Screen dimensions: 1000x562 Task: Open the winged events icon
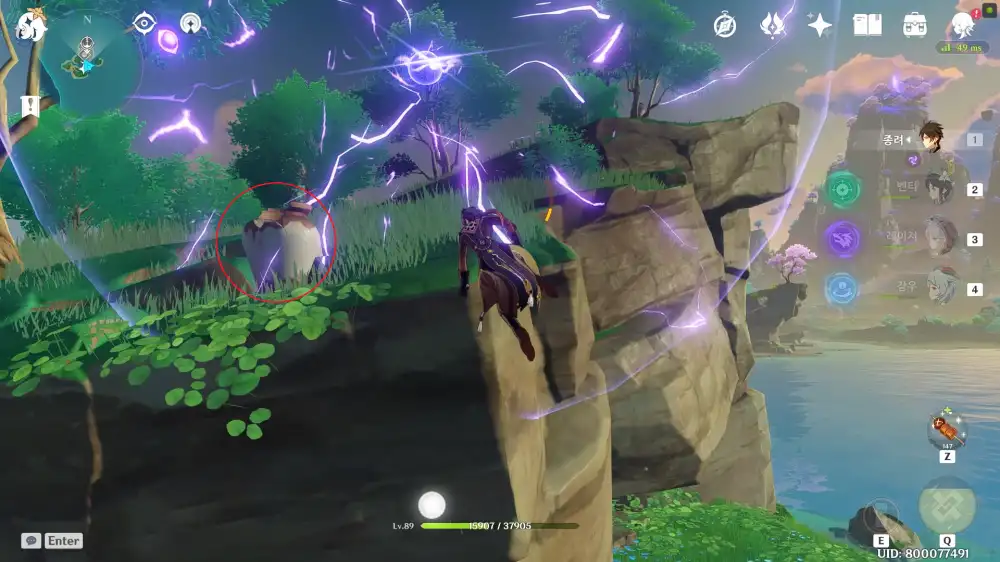(772, 25)
